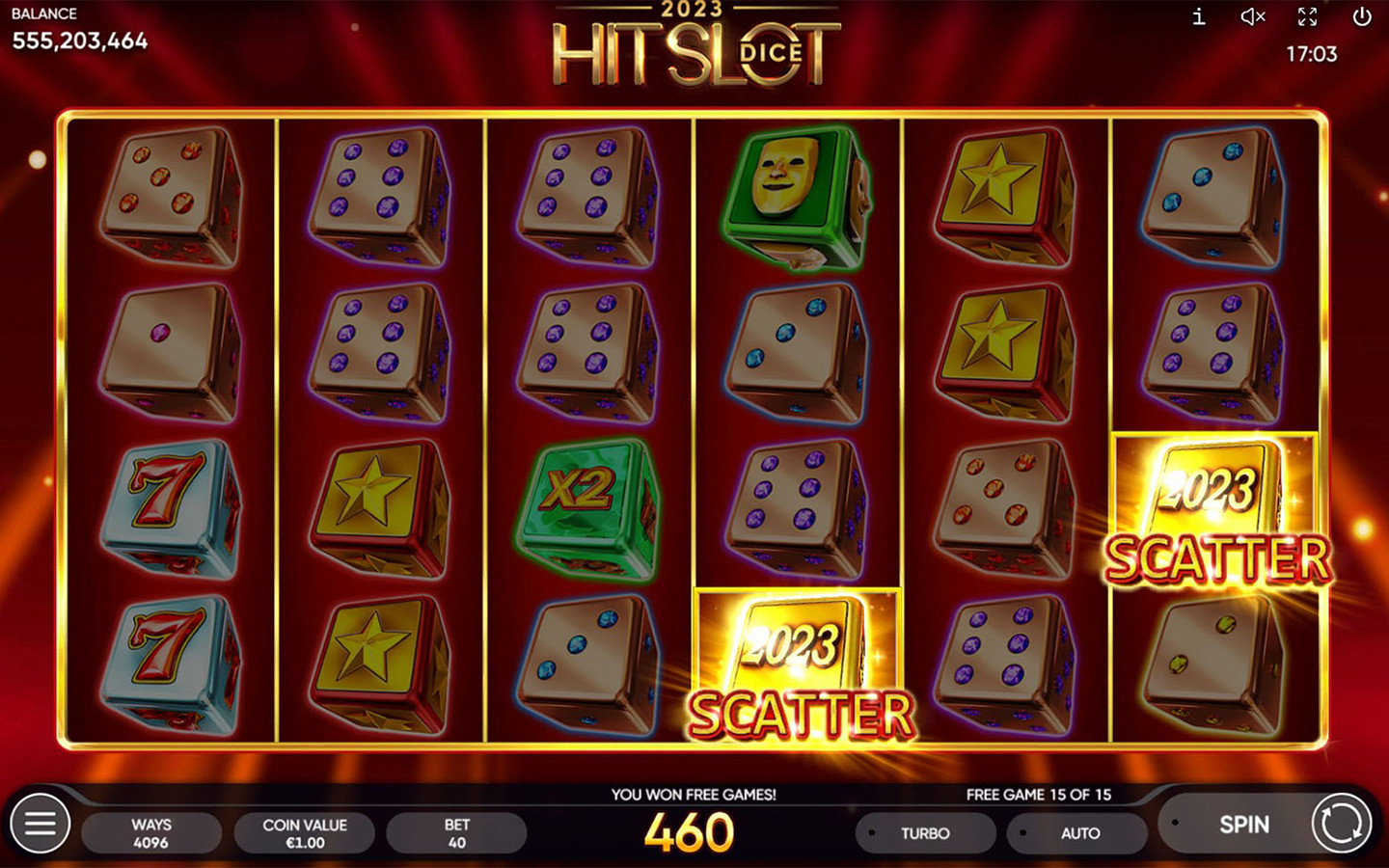Check Free Game 15 of 15 status
This screenshot has width=1389, height=868.
pos(1039,795)
